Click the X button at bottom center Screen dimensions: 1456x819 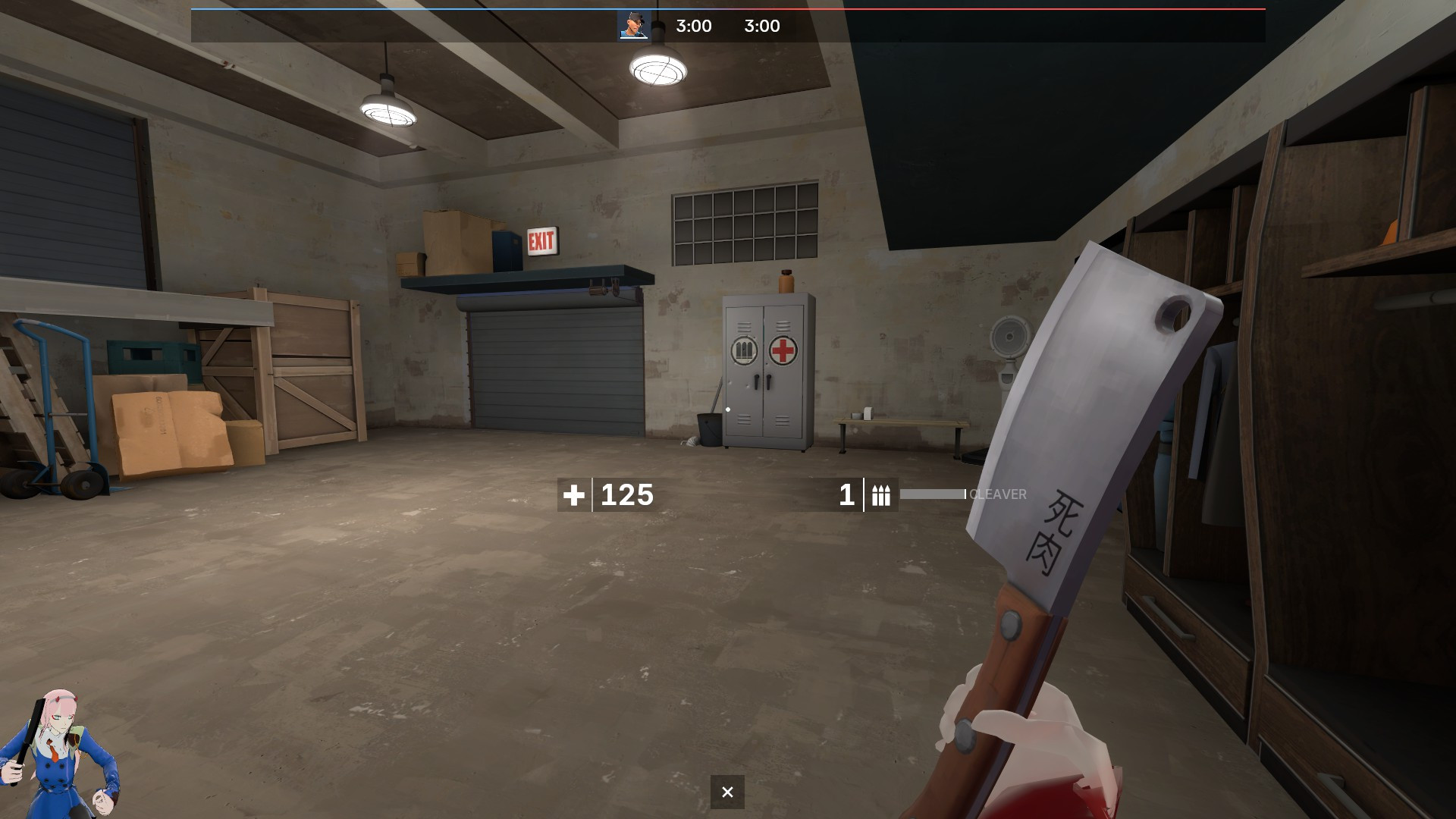(727, 791)
